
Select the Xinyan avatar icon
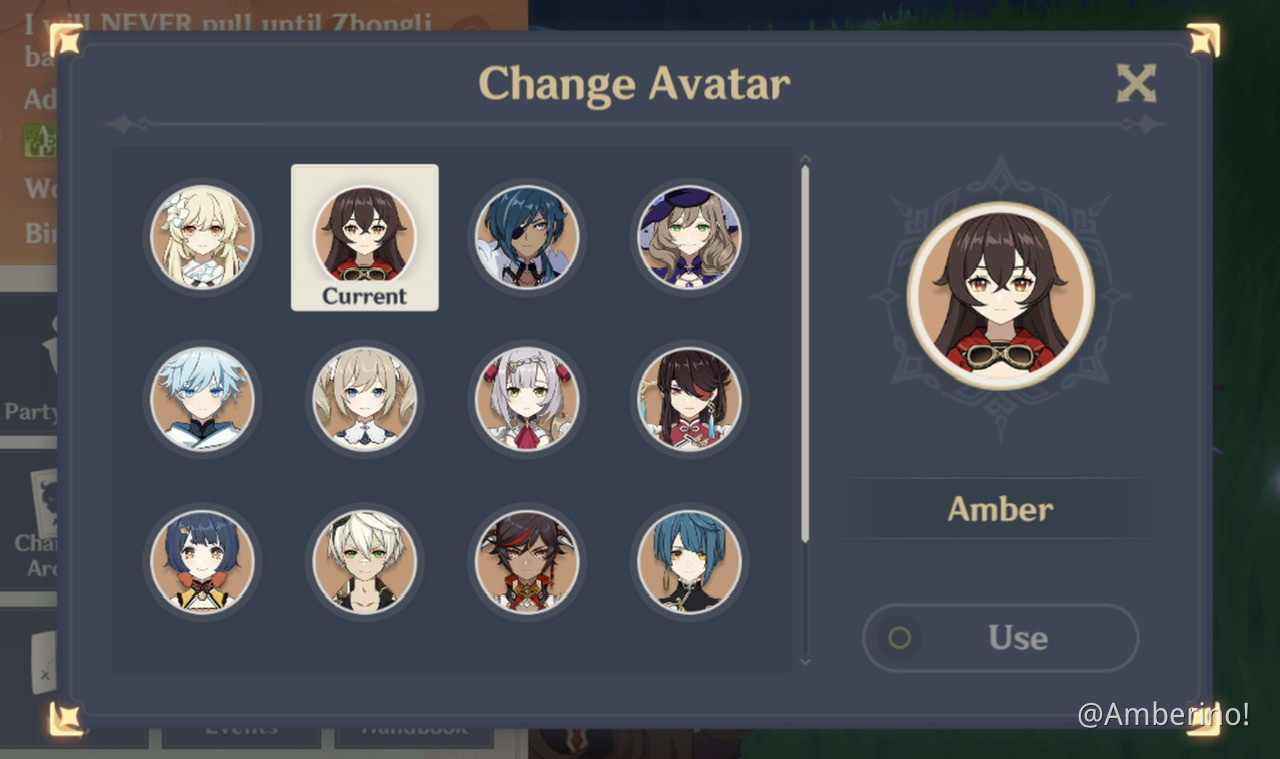pyautogui.click(x=527, y=562)
